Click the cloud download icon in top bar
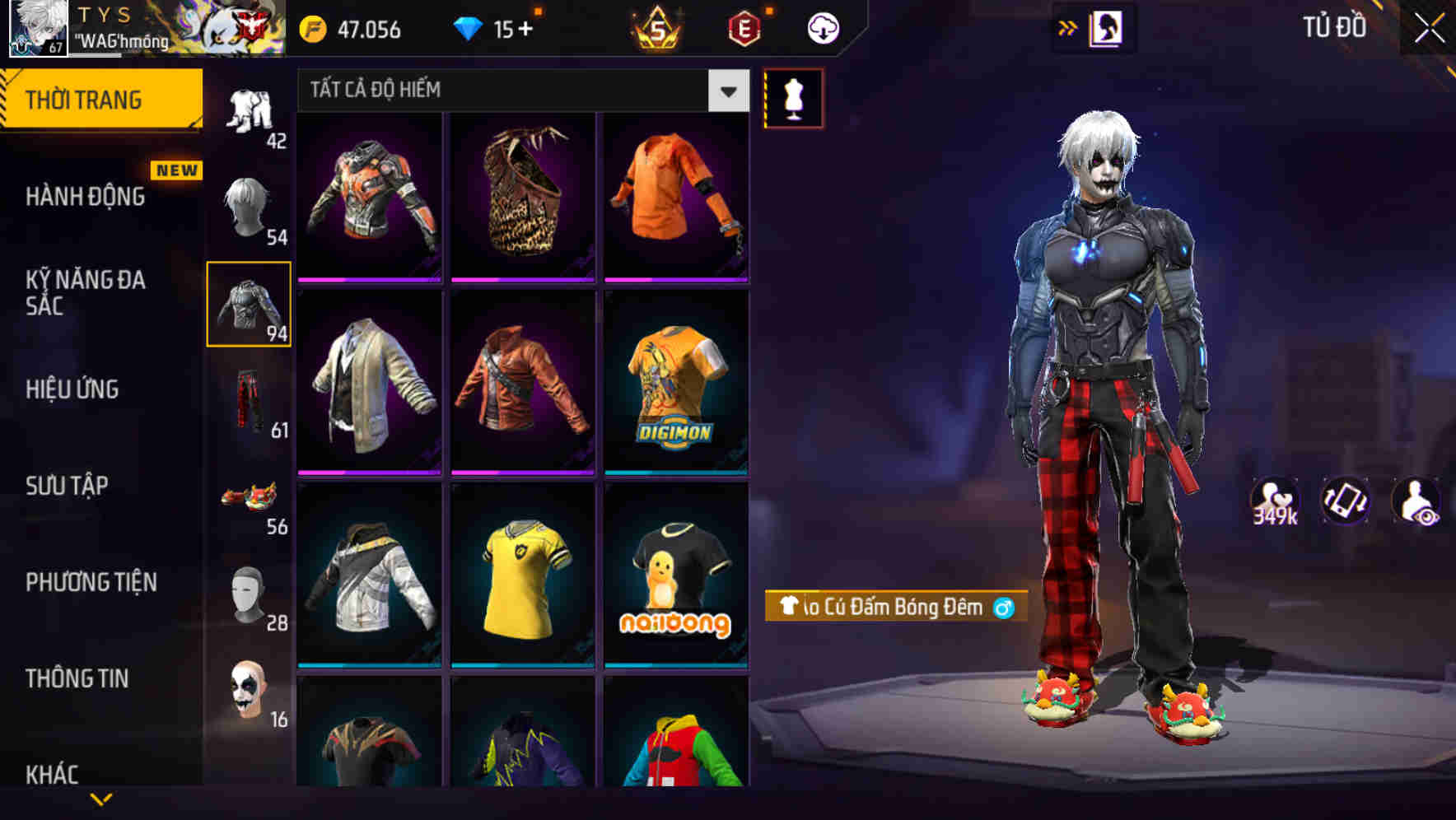The image size is (1456, 820). point(822,27)
